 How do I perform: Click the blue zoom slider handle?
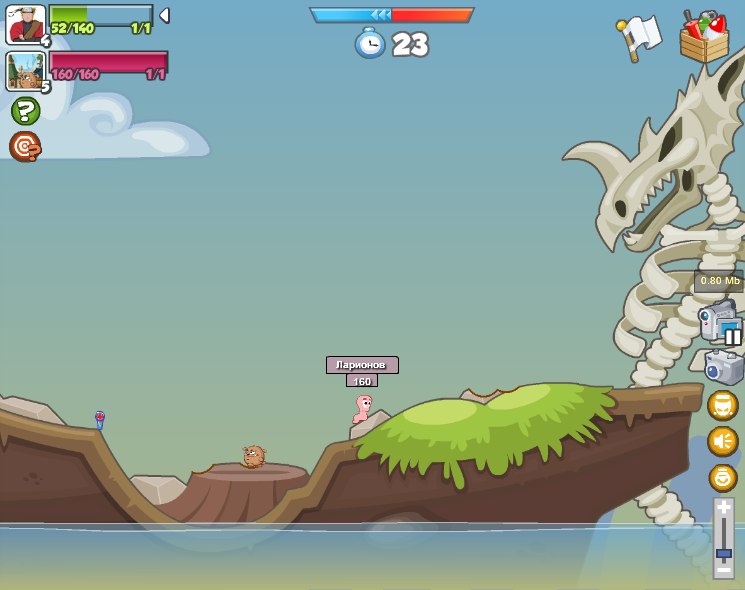click(x=723, y=552)
